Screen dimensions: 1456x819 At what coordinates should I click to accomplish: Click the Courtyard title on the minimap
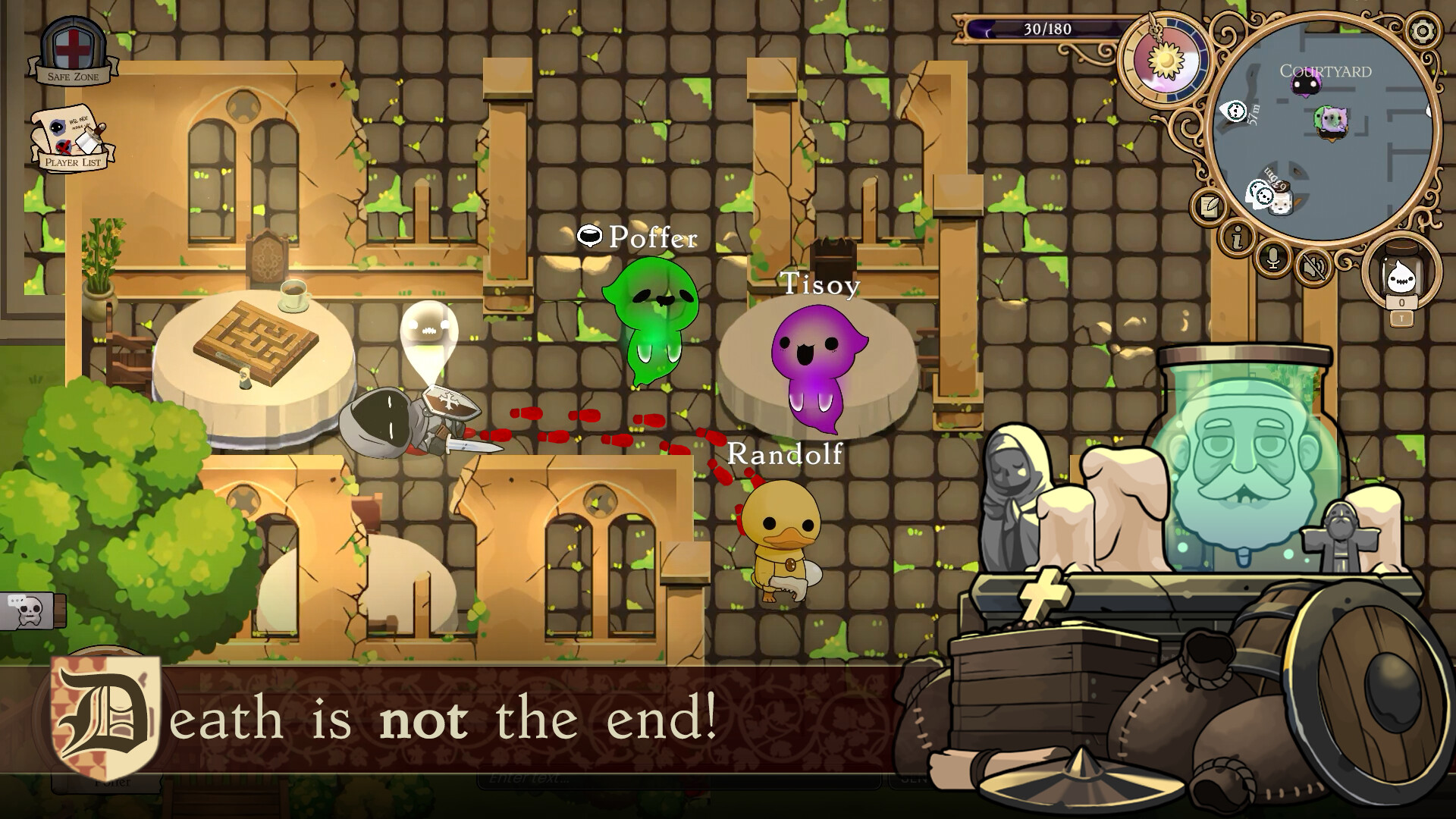coord(1326,71)
